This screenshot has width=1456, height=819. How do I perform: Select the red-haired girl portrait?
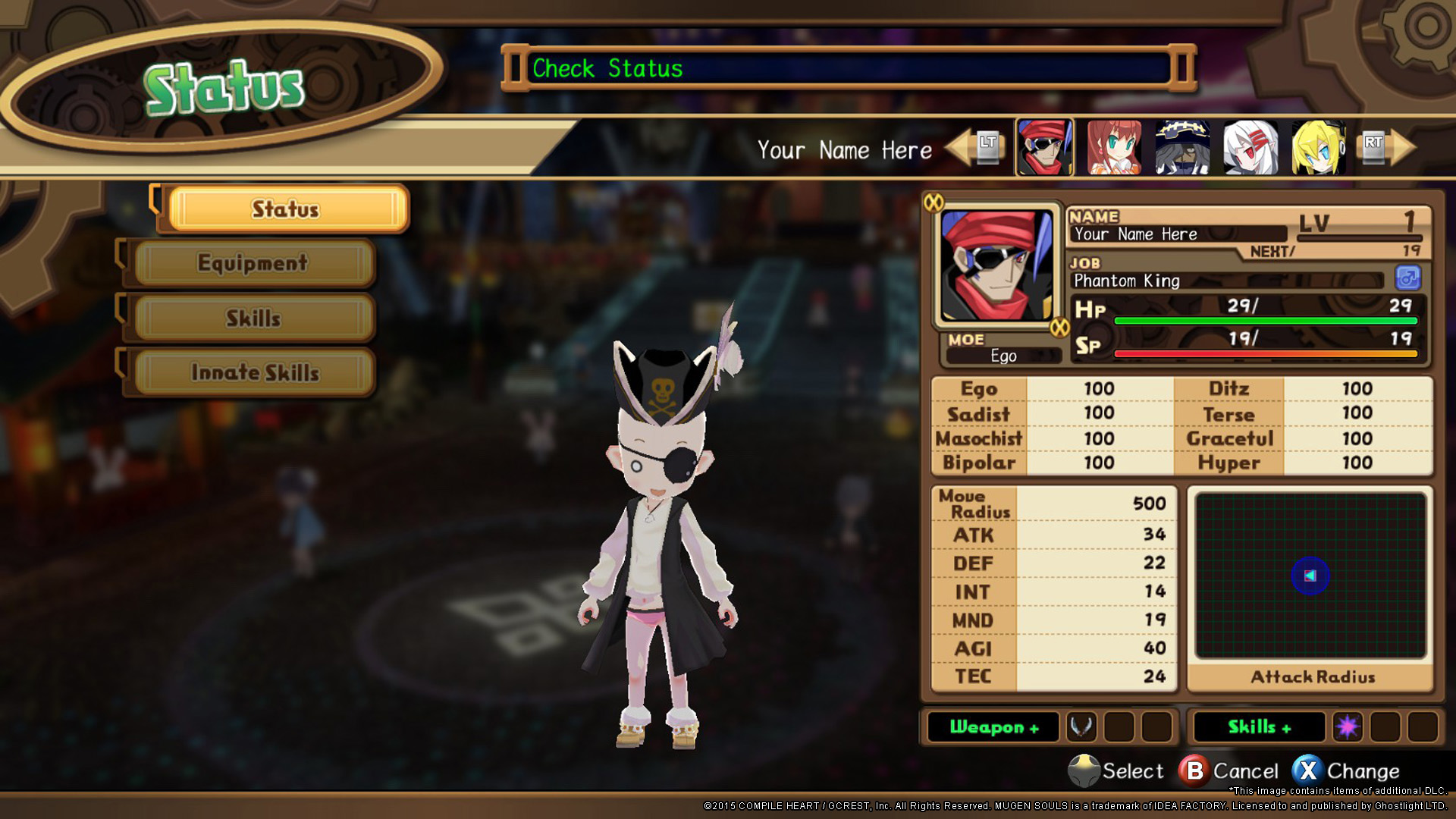click(x=1112, y=147)
